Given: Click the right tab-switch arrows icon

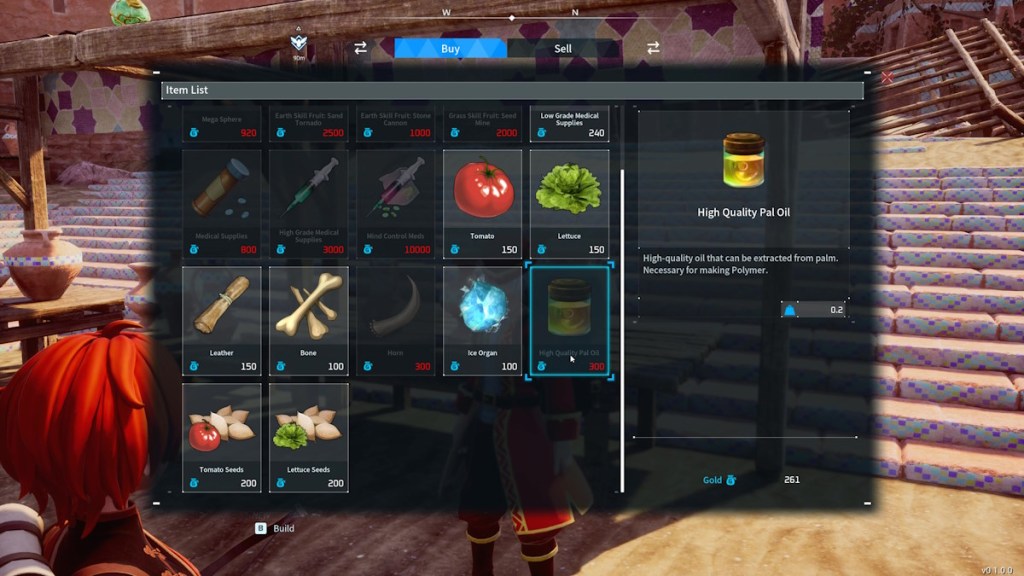Looking at the screenshot, I should [653, 48].
